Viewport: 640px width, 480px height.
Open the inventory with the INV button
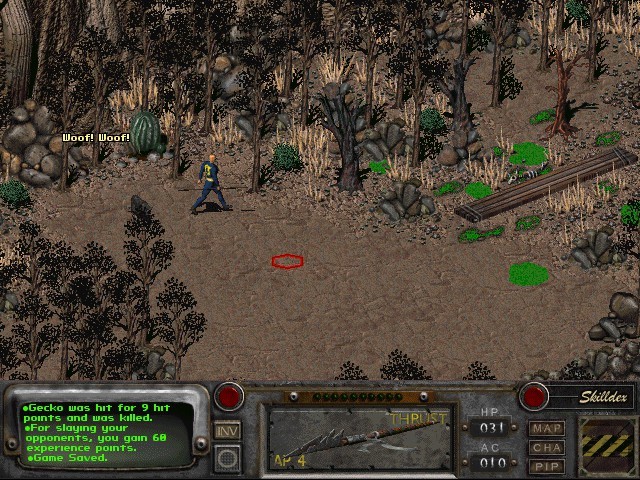227,431
